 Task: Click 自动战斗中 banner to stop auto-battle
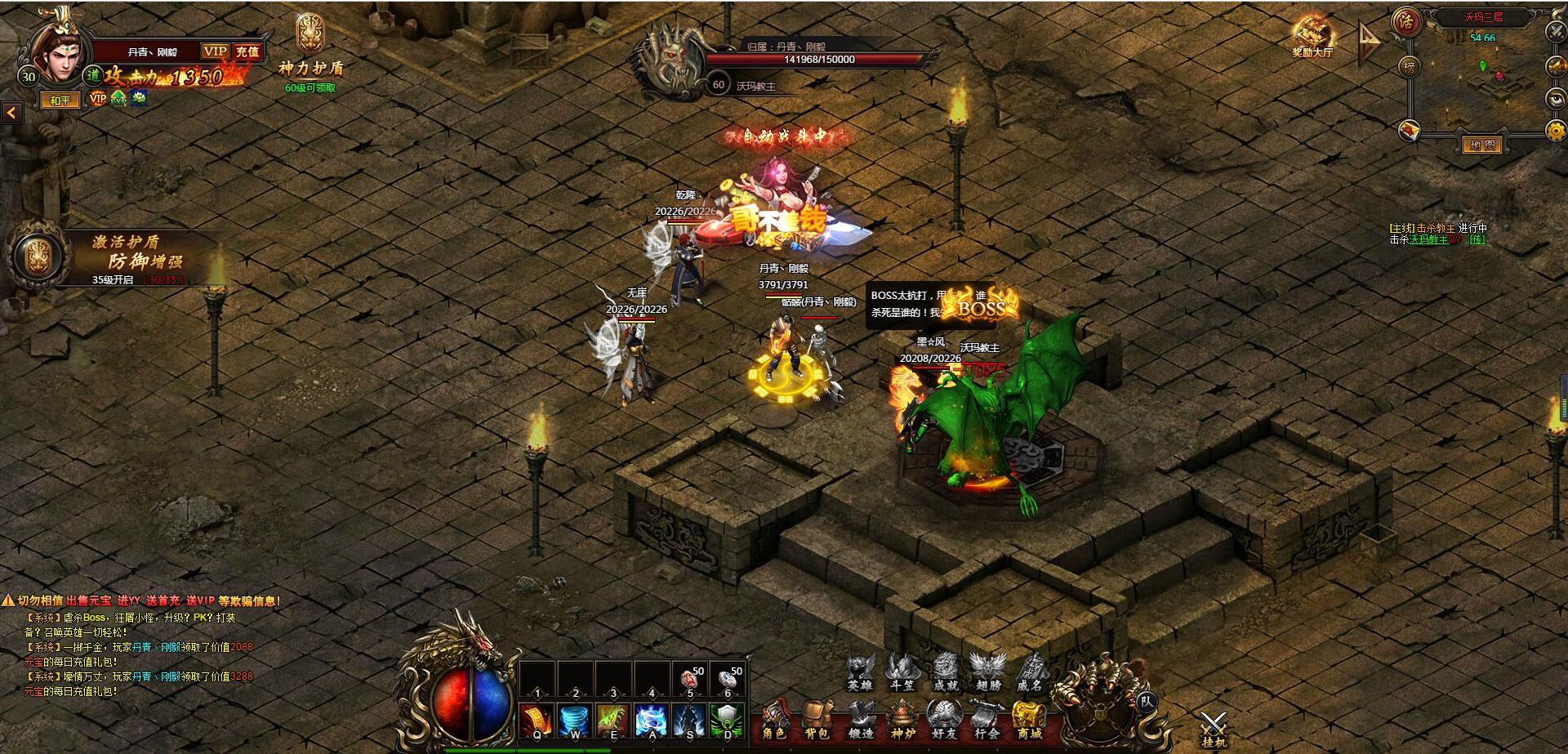tap(784, 136)
